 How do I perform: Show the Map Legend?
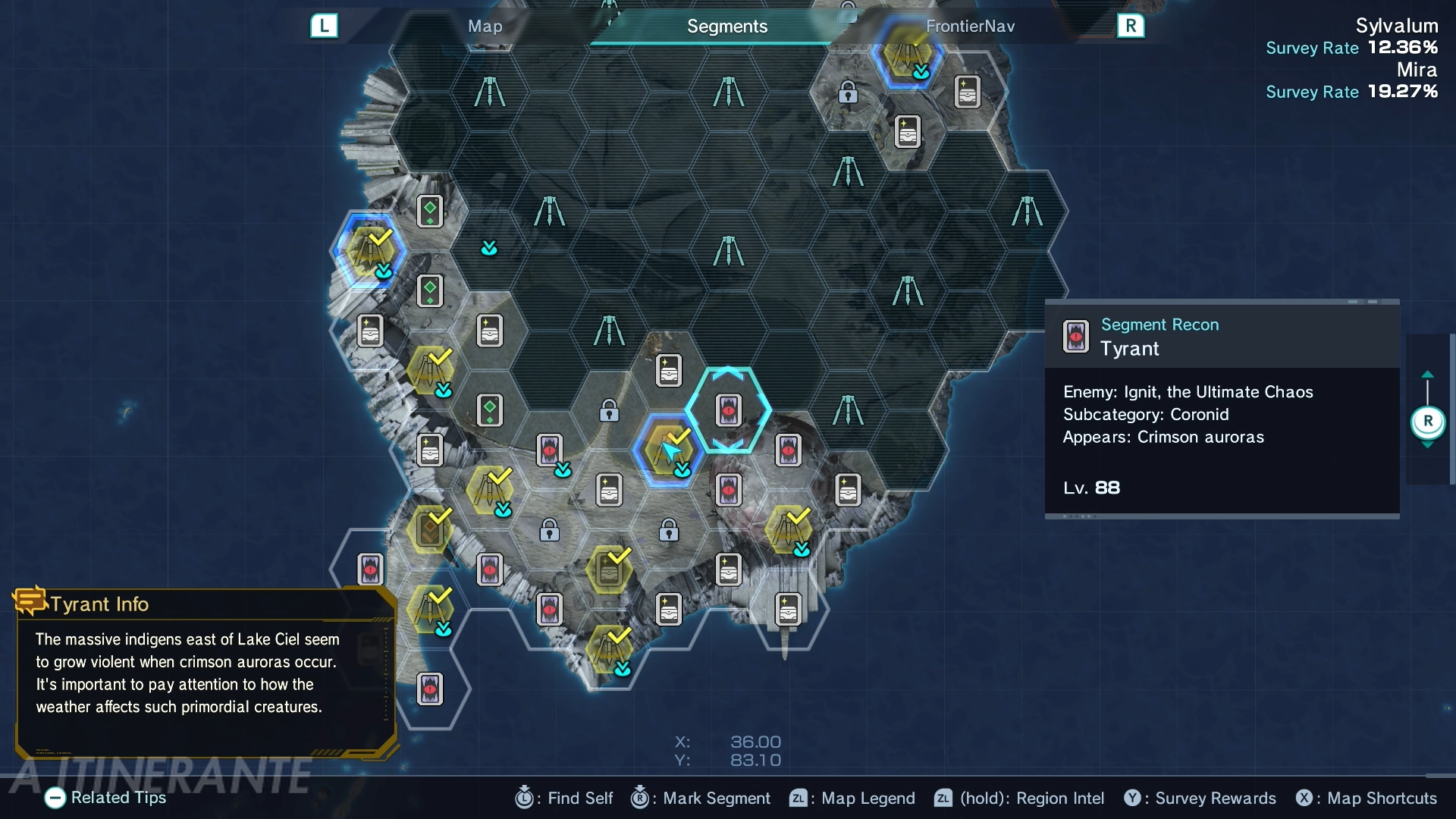(852, 798)
